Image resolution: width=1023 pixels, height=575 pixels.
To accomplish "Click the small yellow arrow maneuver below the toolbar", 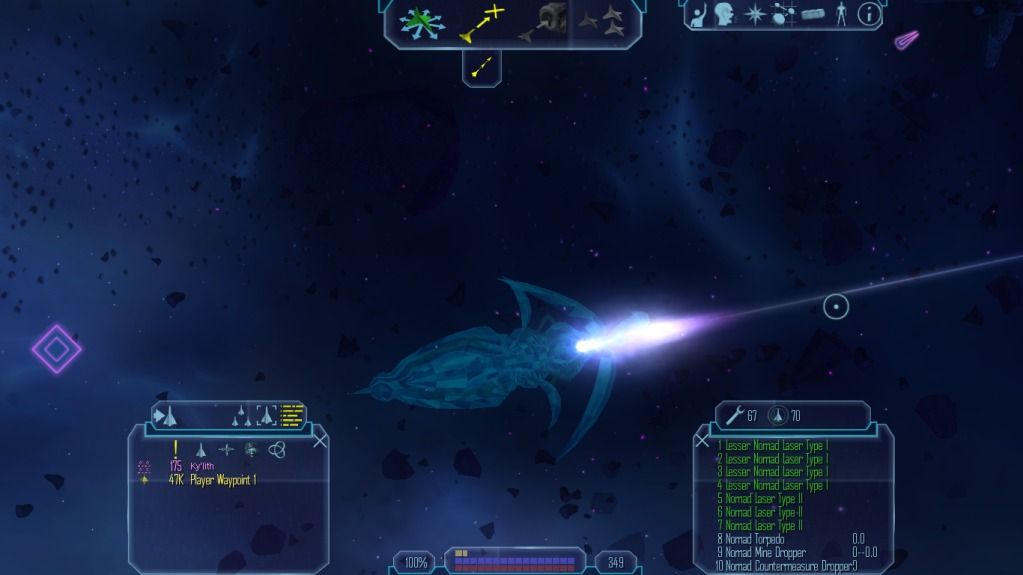I will (x=482, y=67).
